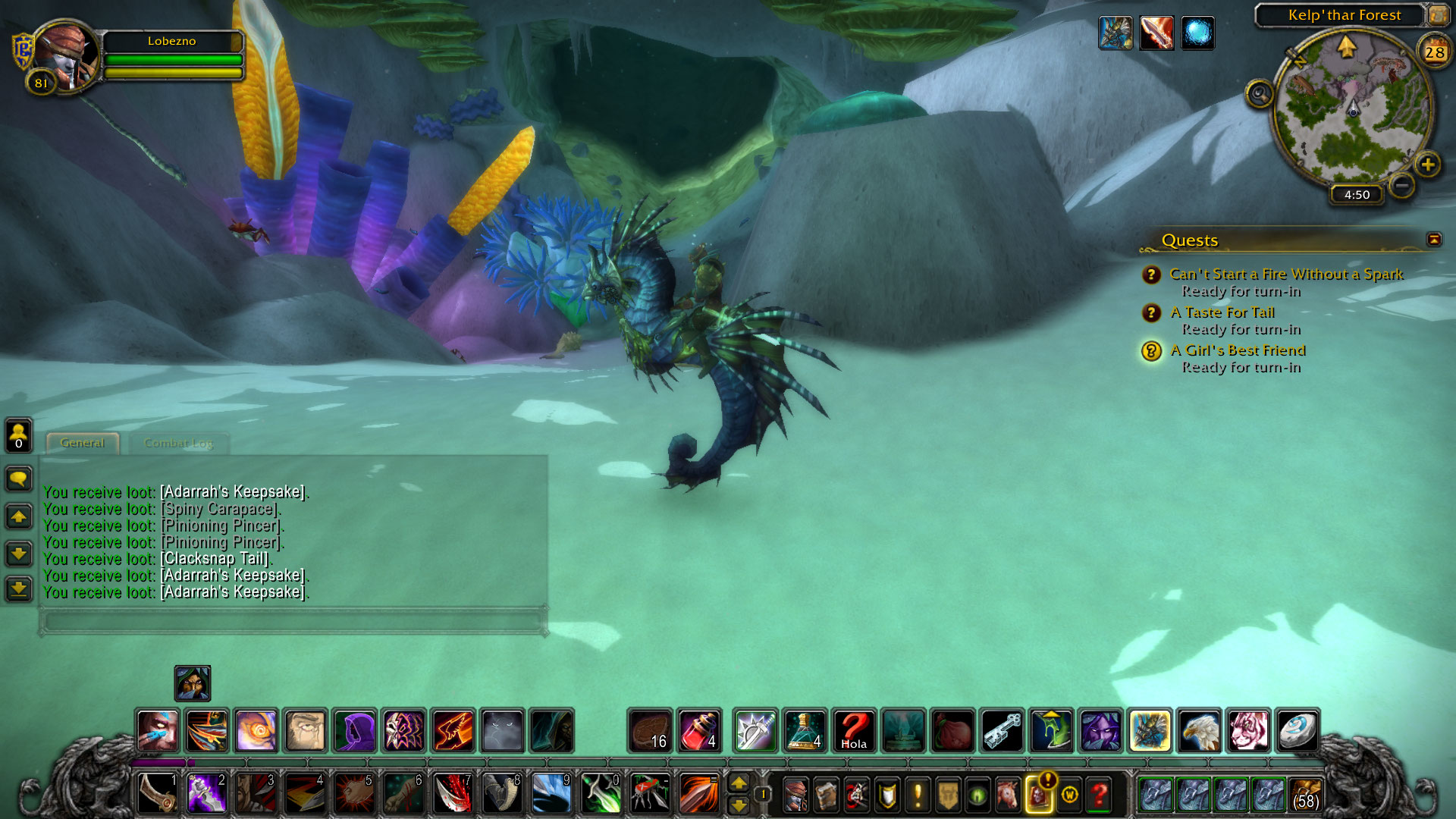The image size is (1456, 819).
Task: Switch to the Combat Log tab
Action: (x=178, y=443)
